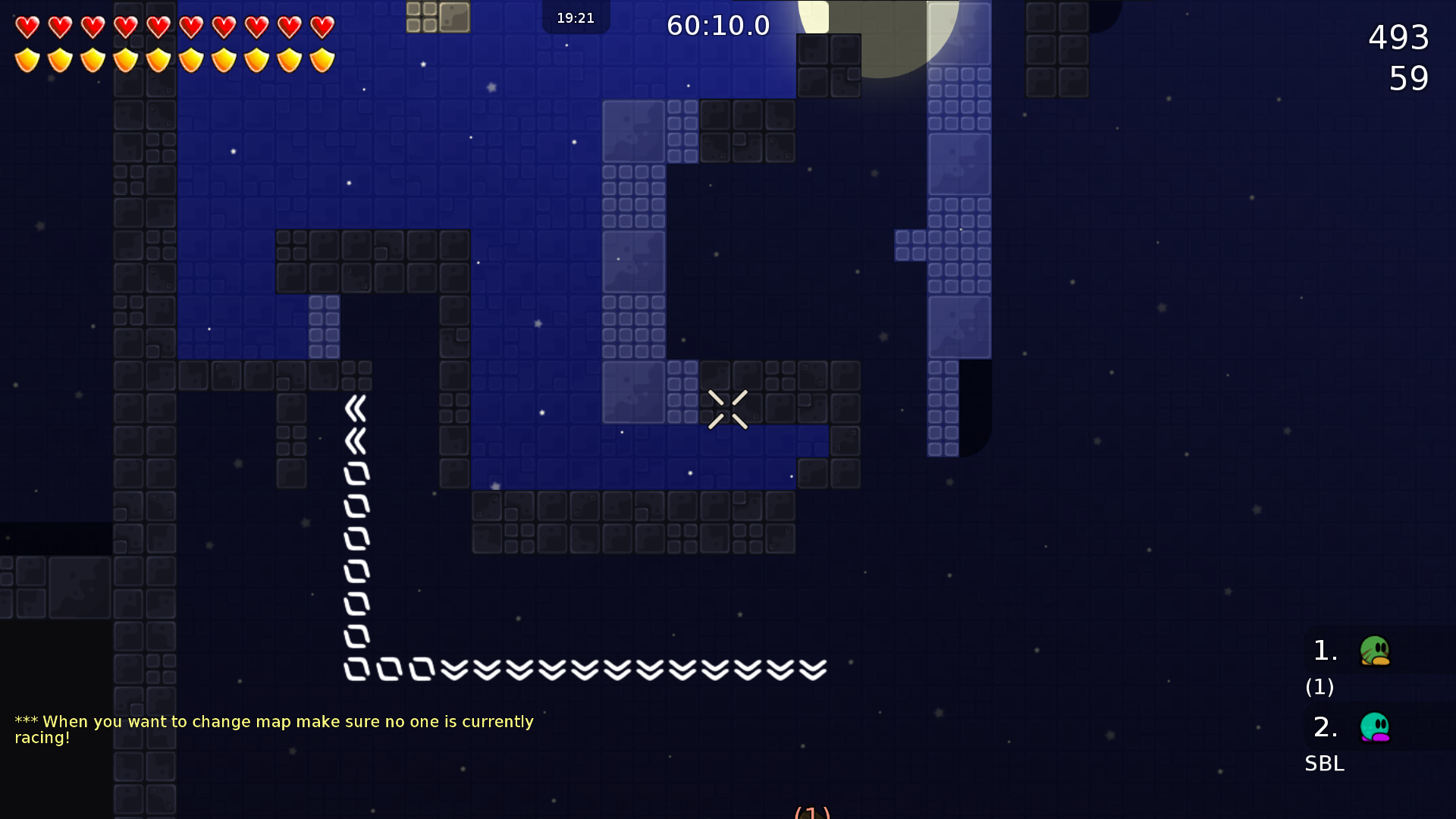
Task: Click the yellow server chat message
Action: coord(274,730)
